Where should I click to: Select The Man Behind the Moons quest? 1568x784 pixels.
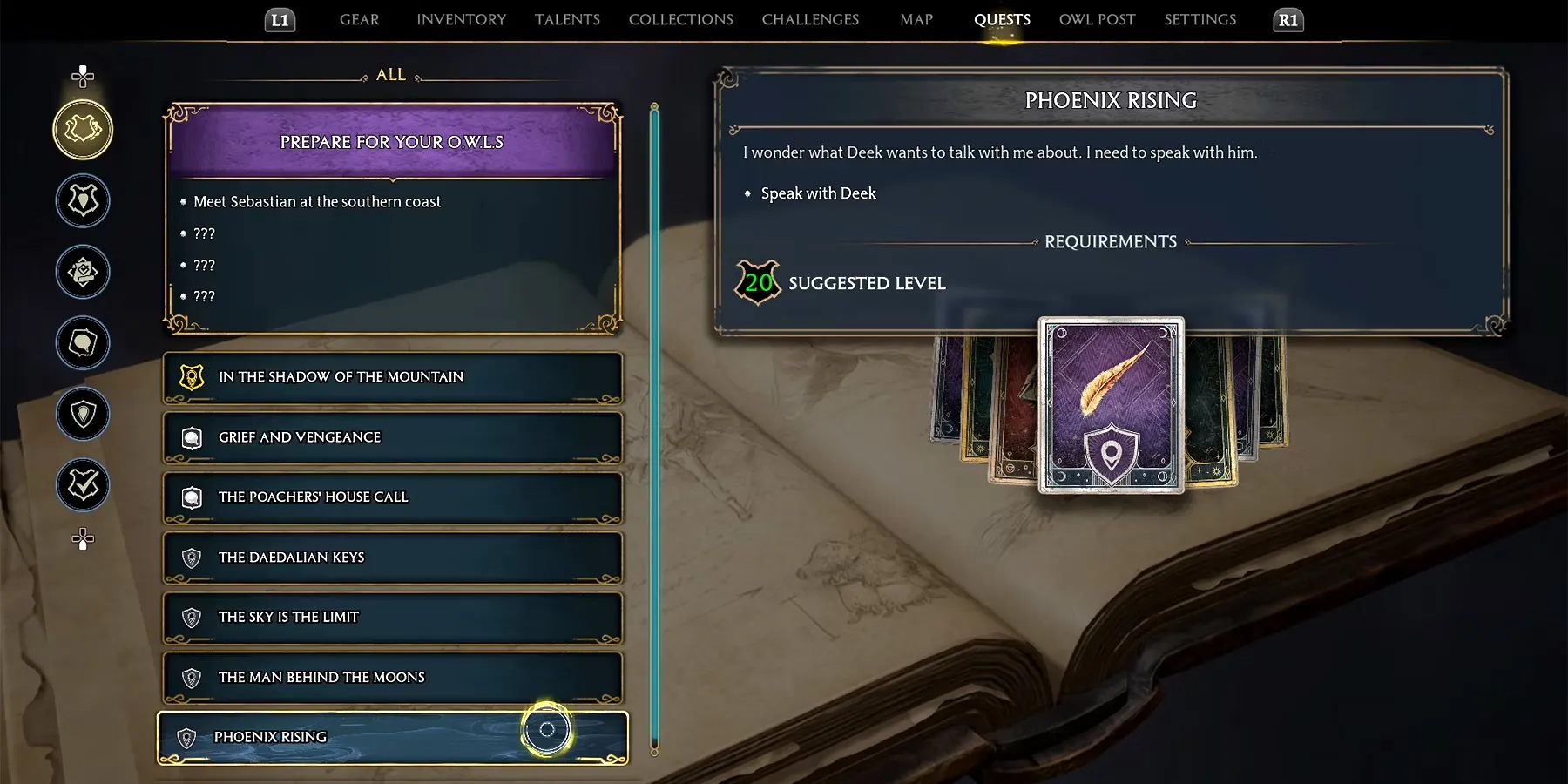tap(392, 678)
